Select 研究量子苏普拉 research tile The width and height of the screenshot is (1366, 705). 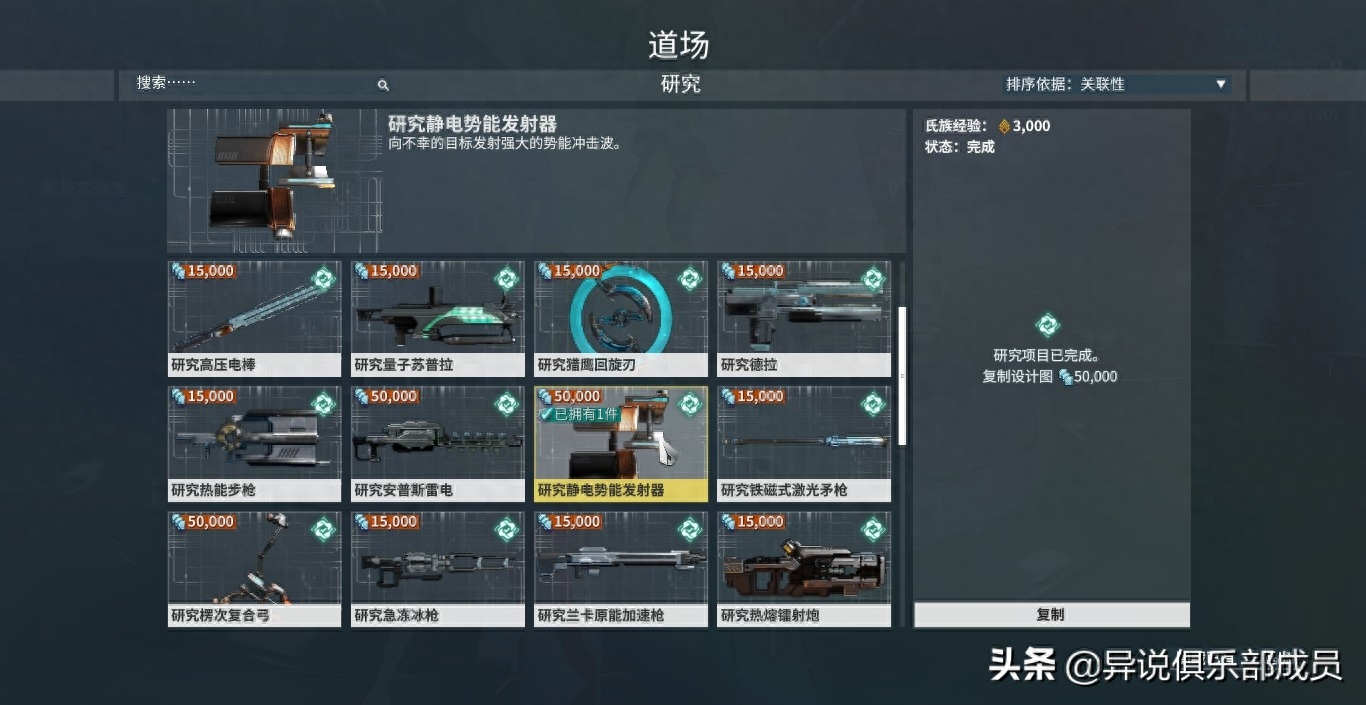pos(437,318)
